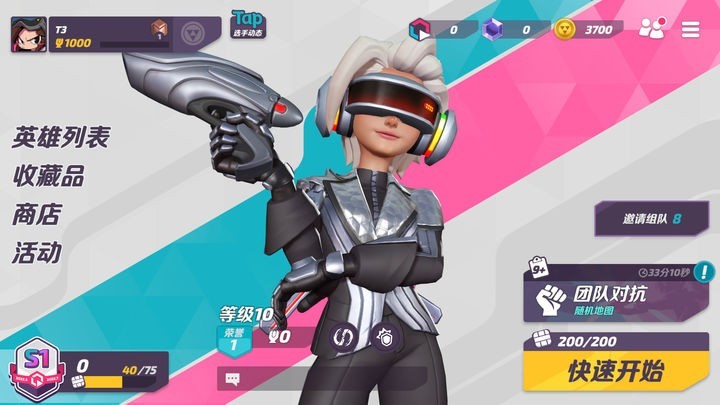
Task: Open the friends list icon
Action: click(x=651, y=29)
